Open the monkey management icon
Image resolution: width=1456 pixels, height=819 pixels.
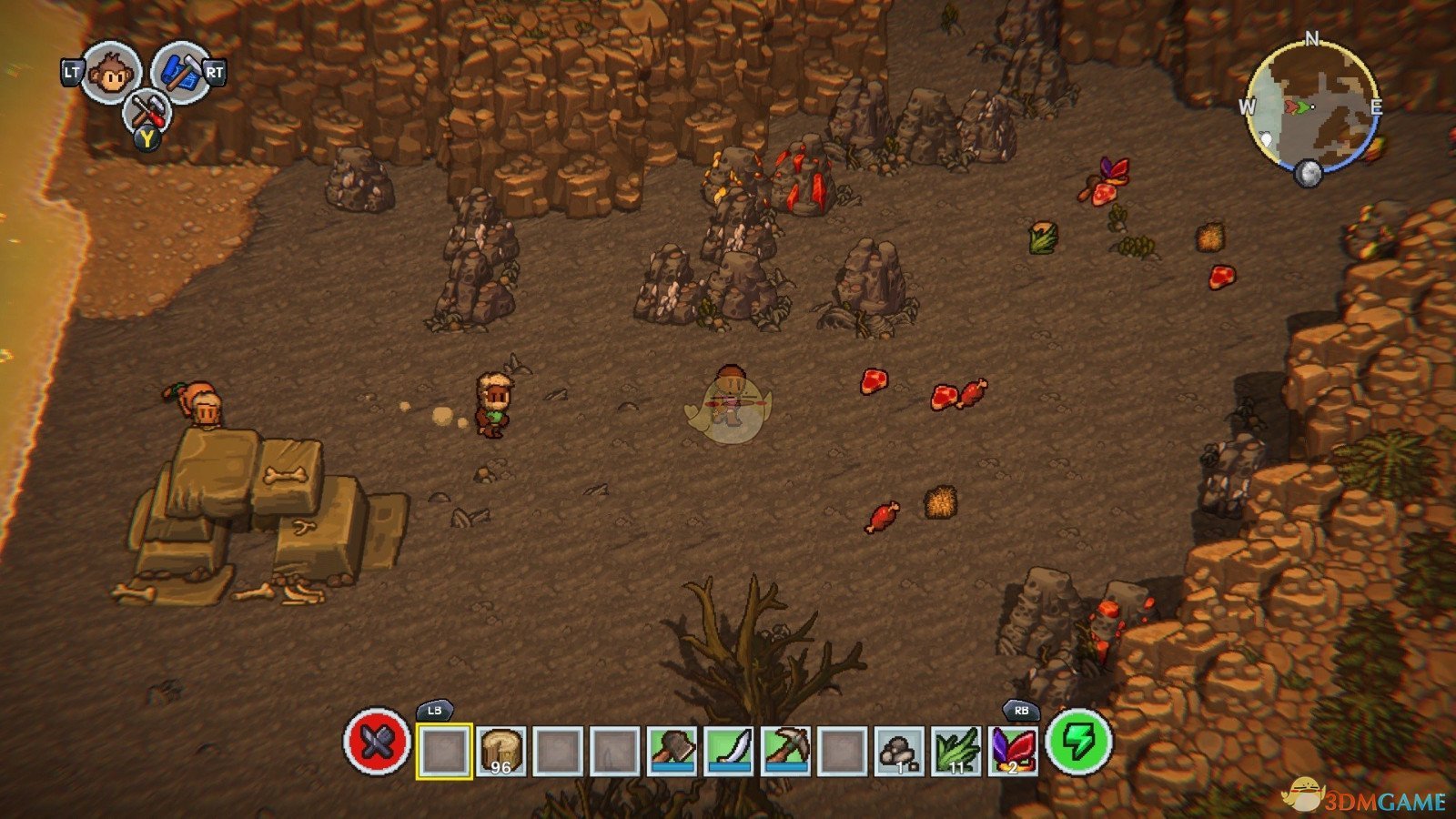(112, 73)
